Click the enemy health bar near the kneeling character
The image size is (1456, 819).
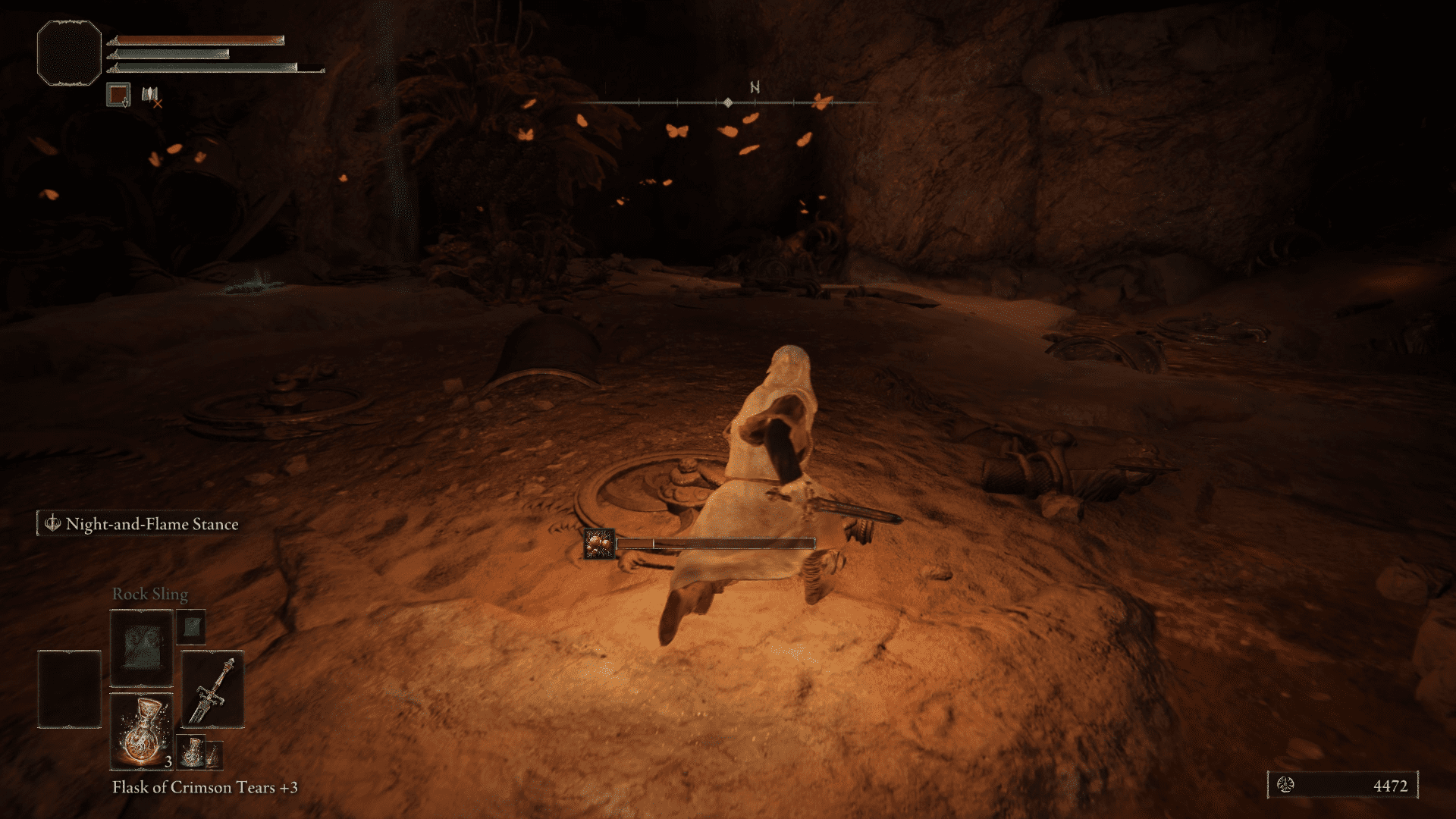[x=717, y=542]
